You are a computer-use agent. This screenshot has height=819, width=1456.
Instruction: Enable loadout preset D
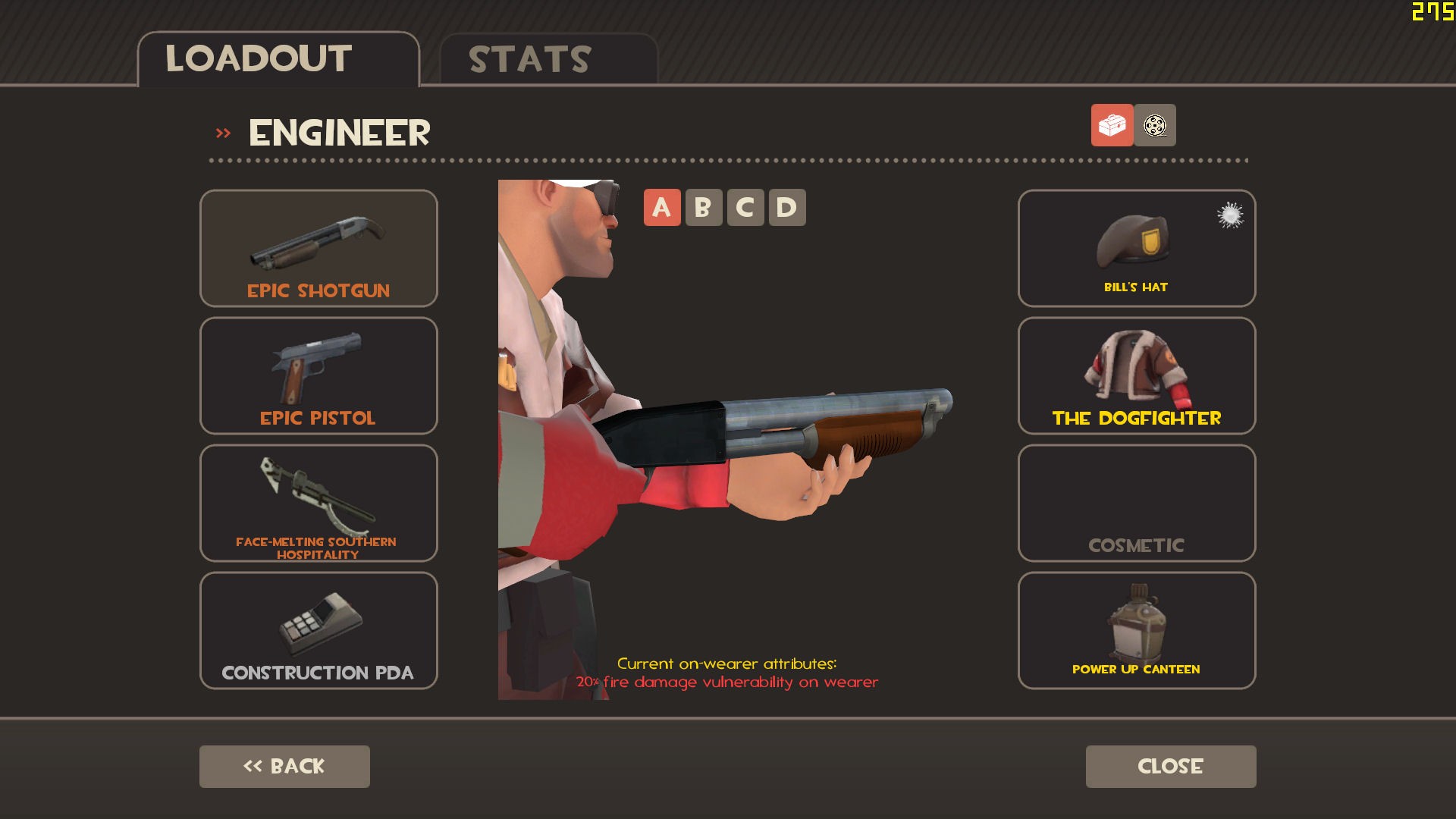pyautogui.click(x=788, y=206)
